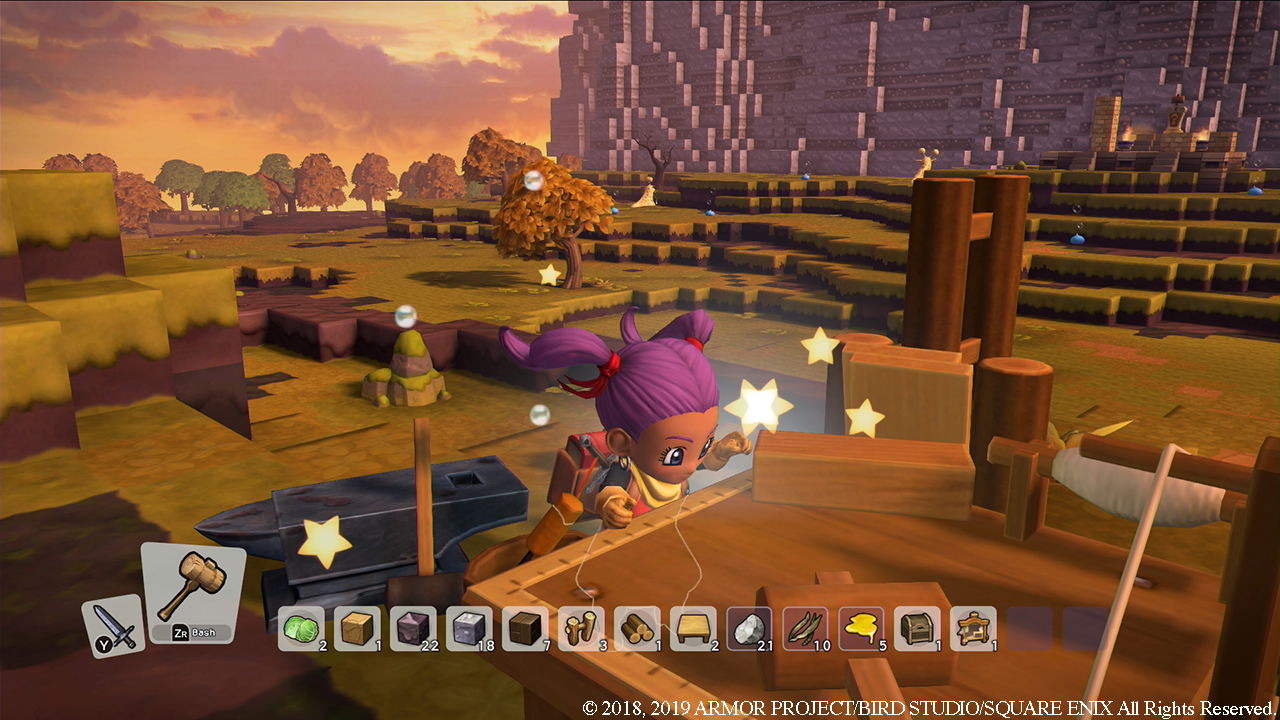Screen dimensions: 1280x720
Task: Choose the stack of 18 grey stone blocks
Action: coord(468,628)
